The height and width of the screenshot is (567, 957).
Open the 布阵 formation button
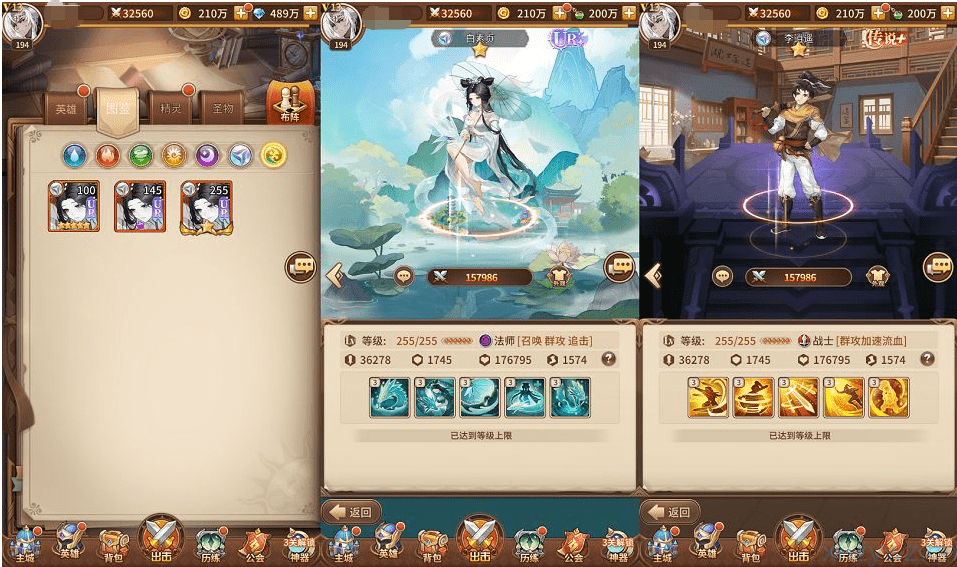[x=289, y=103]
